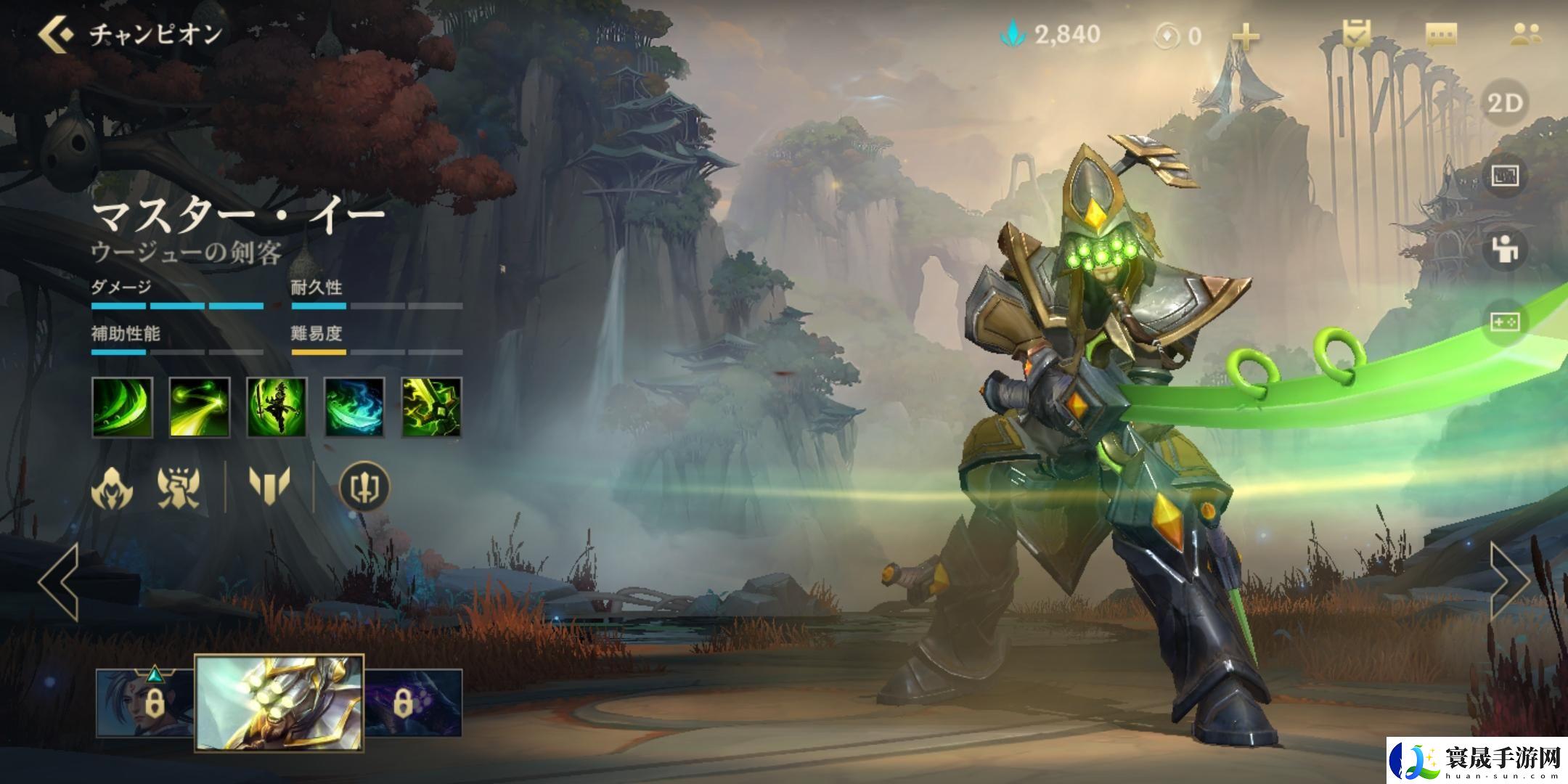Open the friends list icon
1568x784 pixels.
click(x=1525, y=34)
